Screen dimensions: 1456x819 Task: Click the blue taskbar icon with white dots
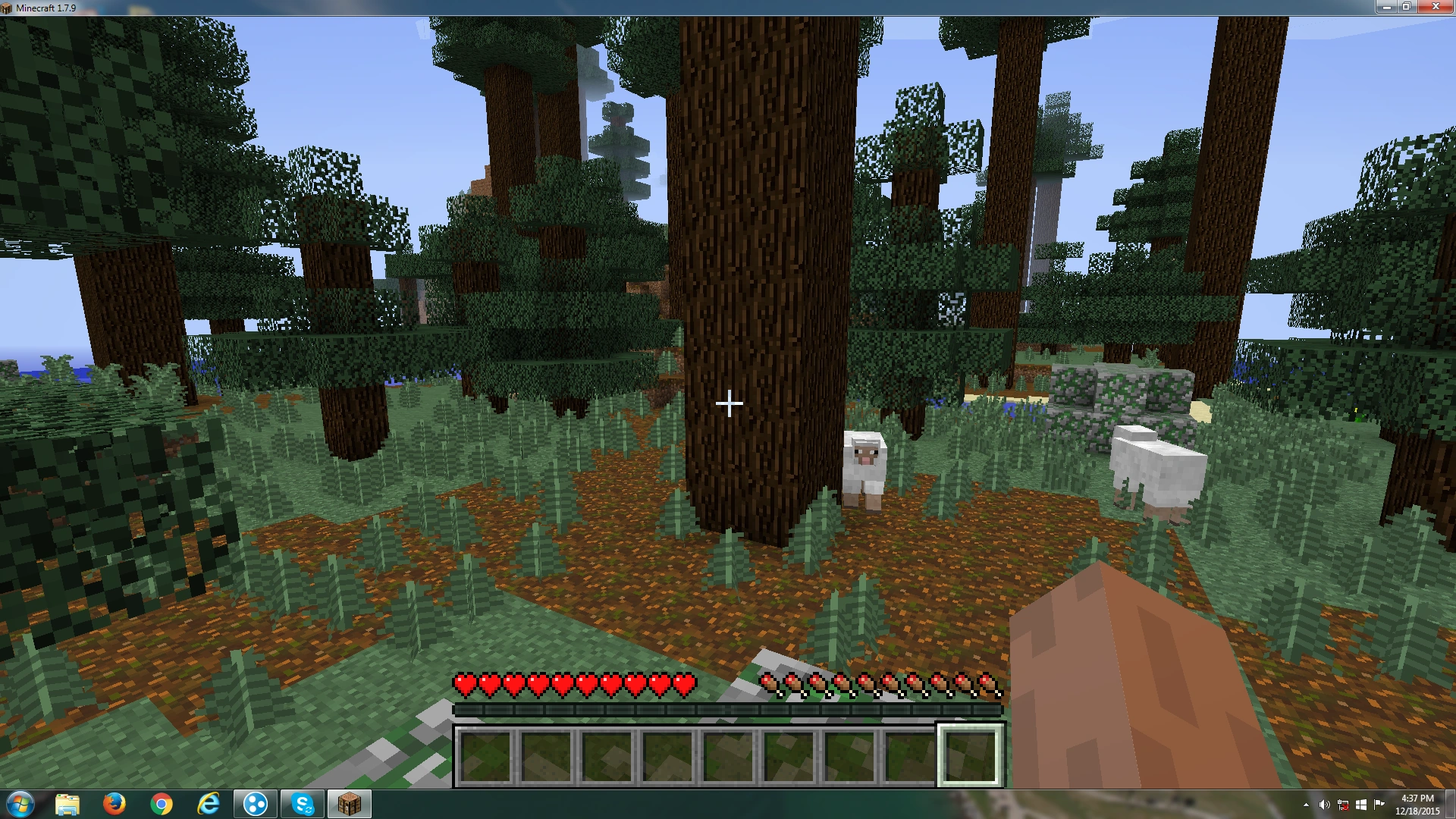tap(255, 803)
